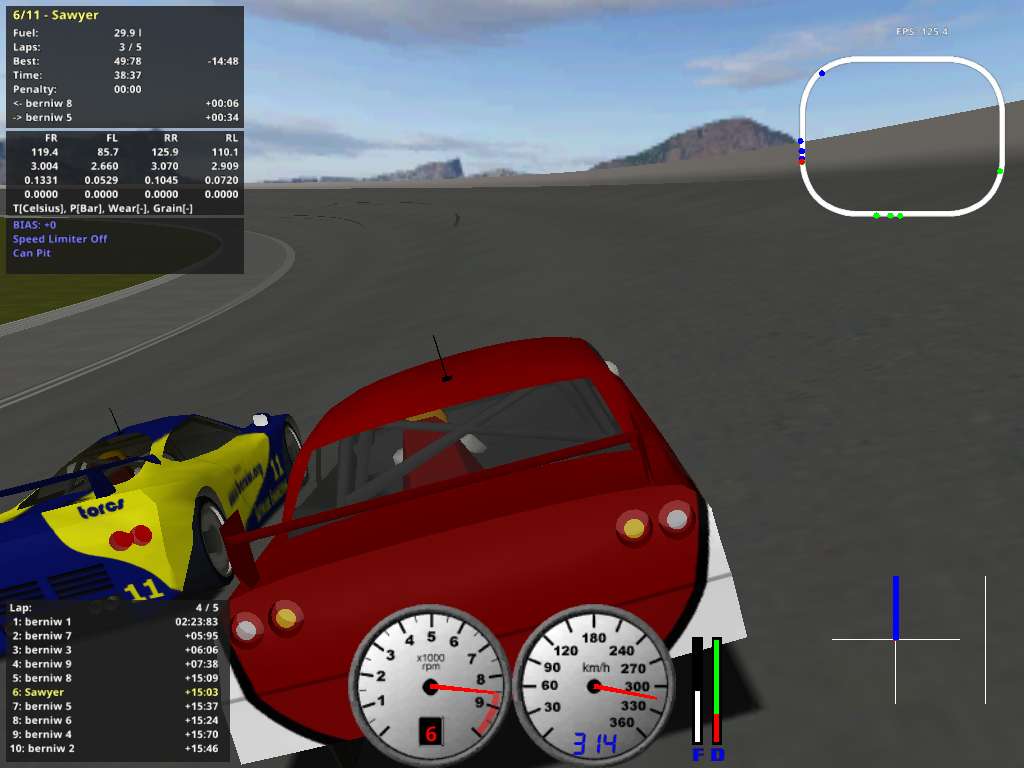Image resolution: width=1024 pixels, height=768 pixels.
Task: Click the berniw 9 standings entry
Action: (x=117, y=664)
